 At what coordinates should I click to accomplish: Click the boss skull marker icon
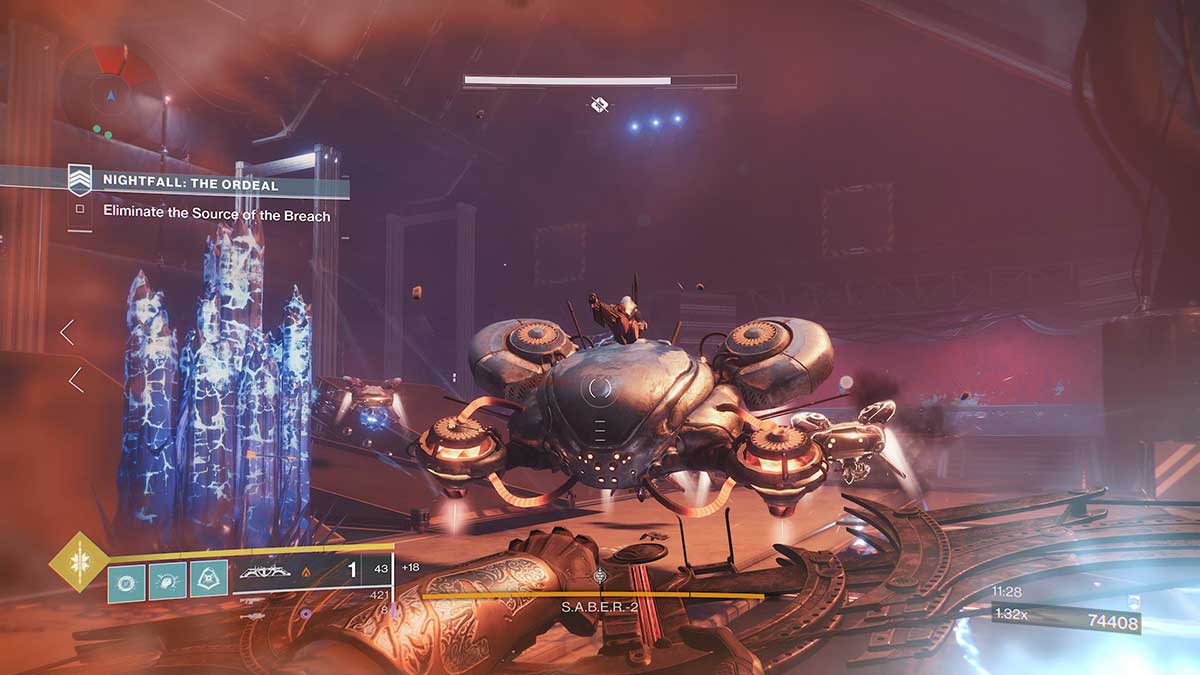coord(598,103)
